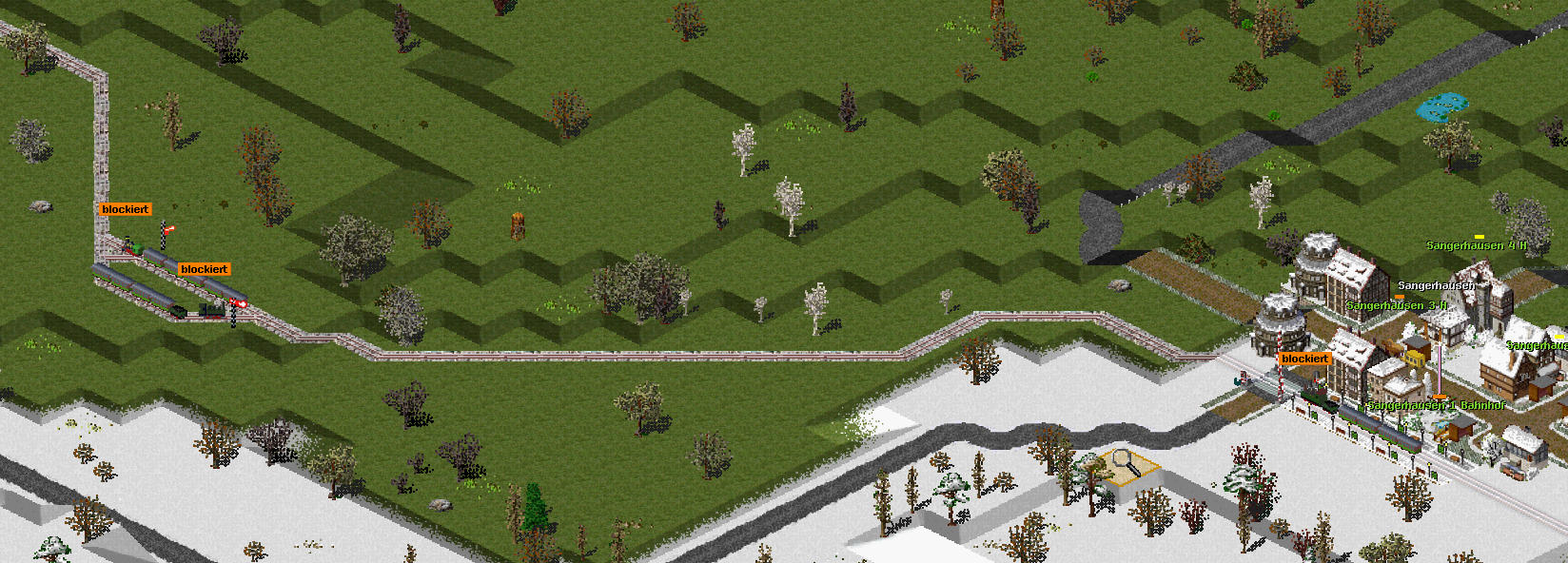
Task: Select the Sangerhausen 4 H station label
Action: click(1476, 245)
